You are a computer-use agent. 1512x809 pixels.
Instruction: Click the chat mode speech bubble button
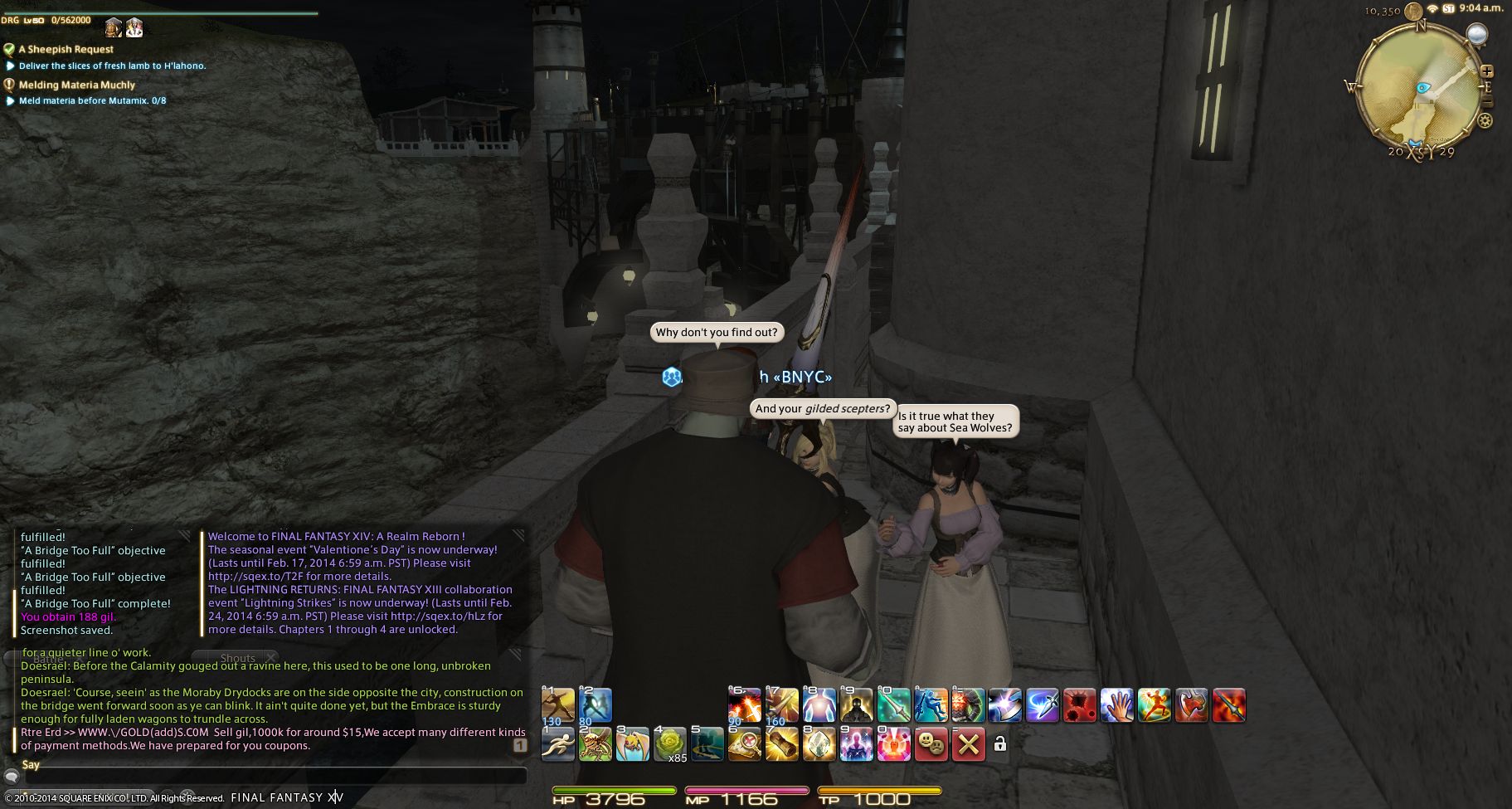12,777
